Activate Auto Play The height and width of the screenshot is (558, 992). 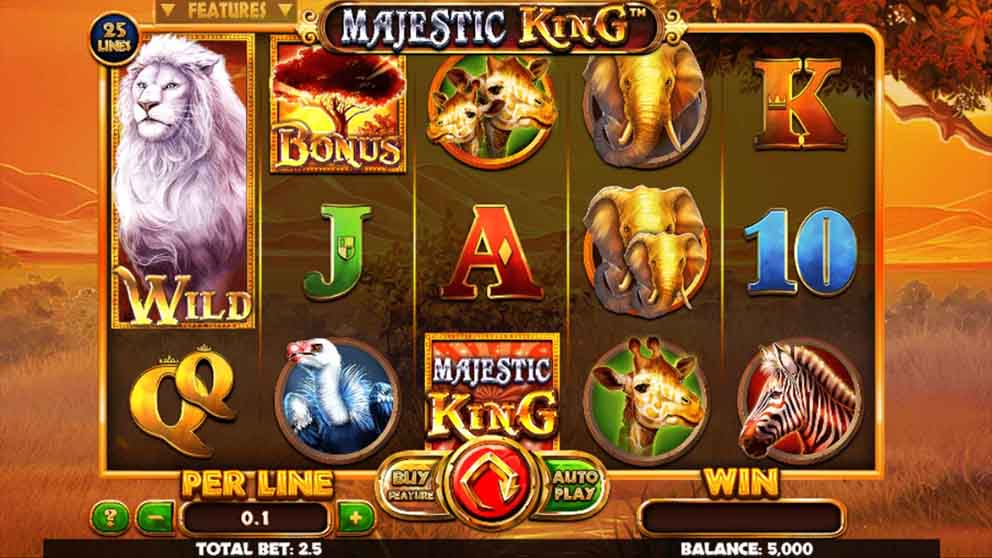tap(574, 485)
